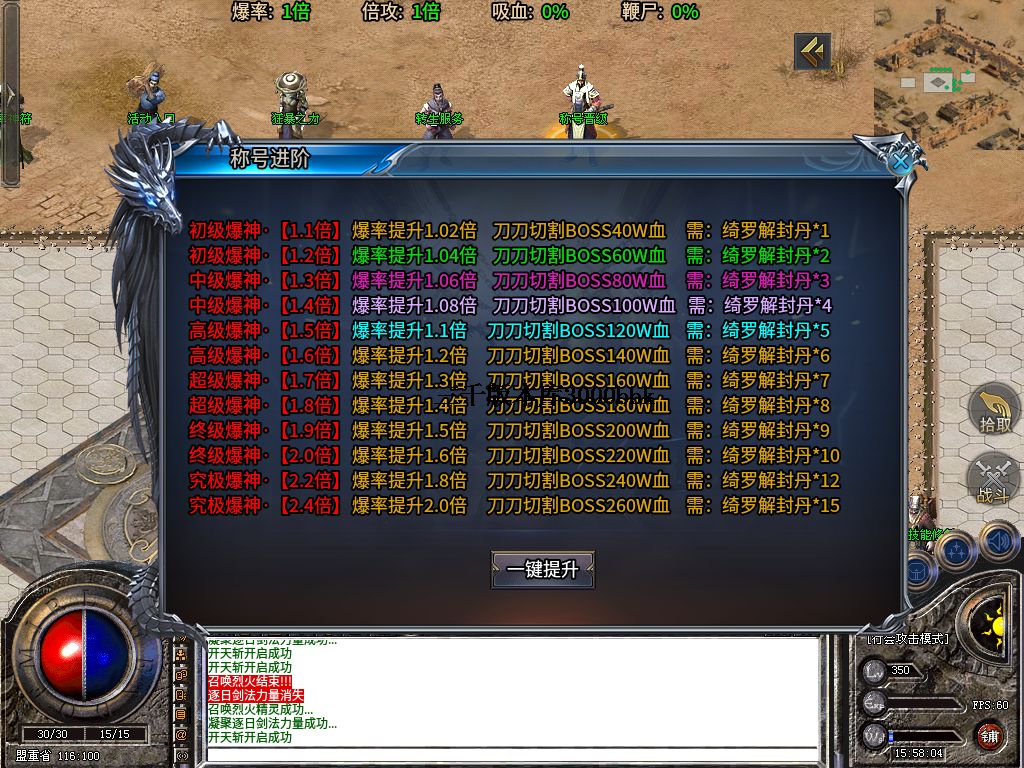1024x768 pixels.
Task: Open the red 铺 shop button
Action: (x=990, y=736)
